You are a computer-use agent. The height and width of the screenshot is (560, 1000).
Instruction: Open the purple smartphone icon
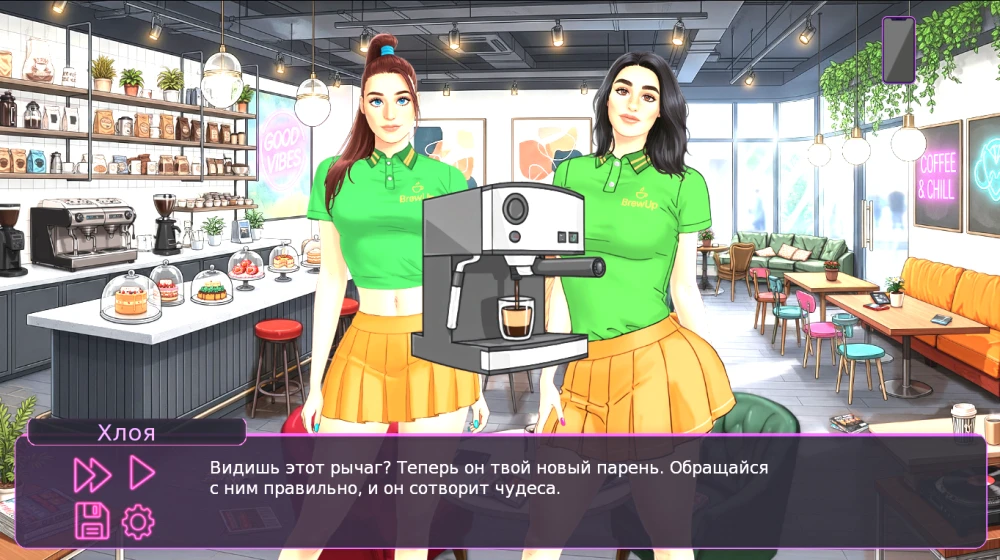(x=898, y=49)
